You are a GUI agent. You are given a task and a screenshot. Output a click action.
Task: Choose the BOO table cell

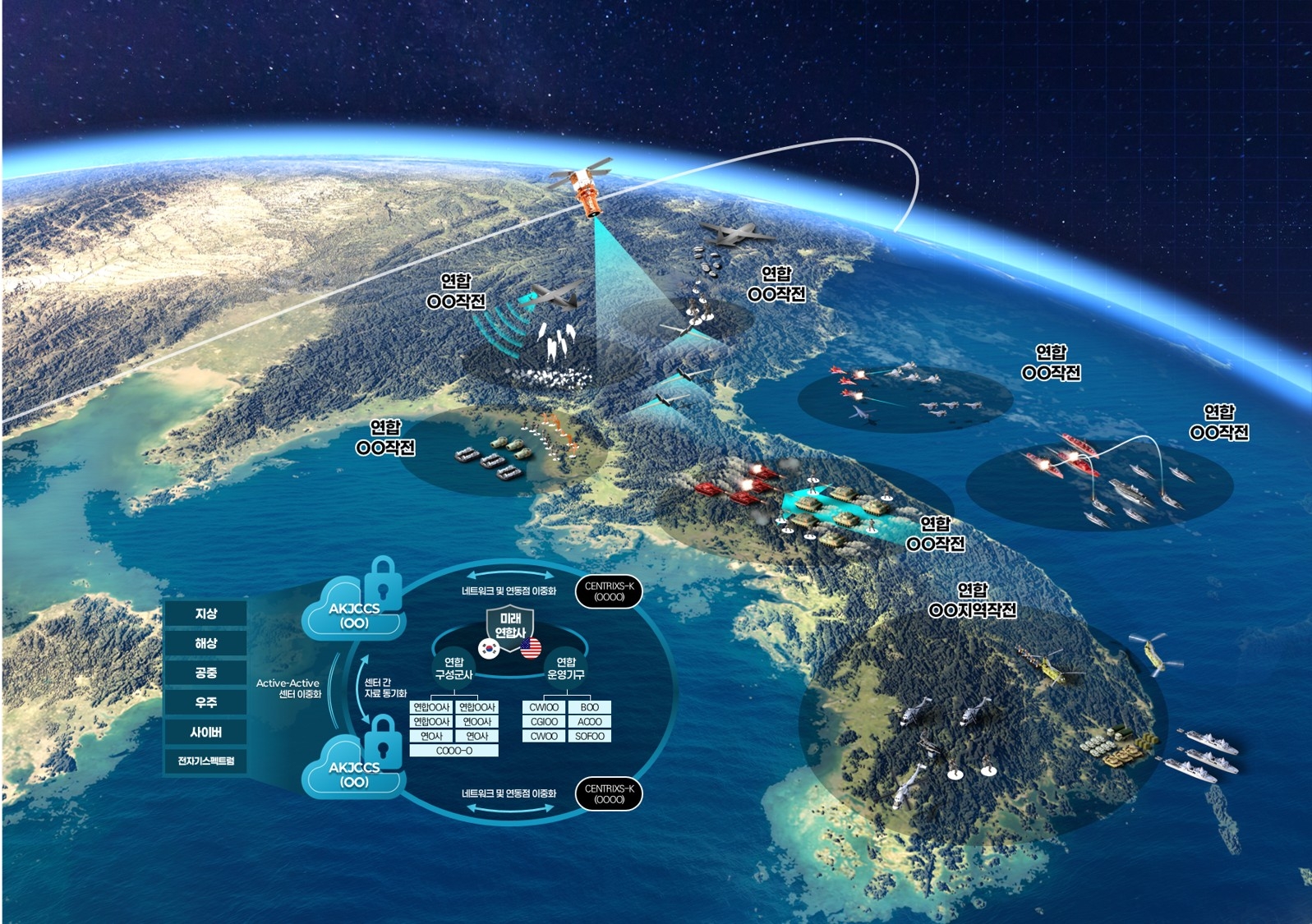[590, 707]
